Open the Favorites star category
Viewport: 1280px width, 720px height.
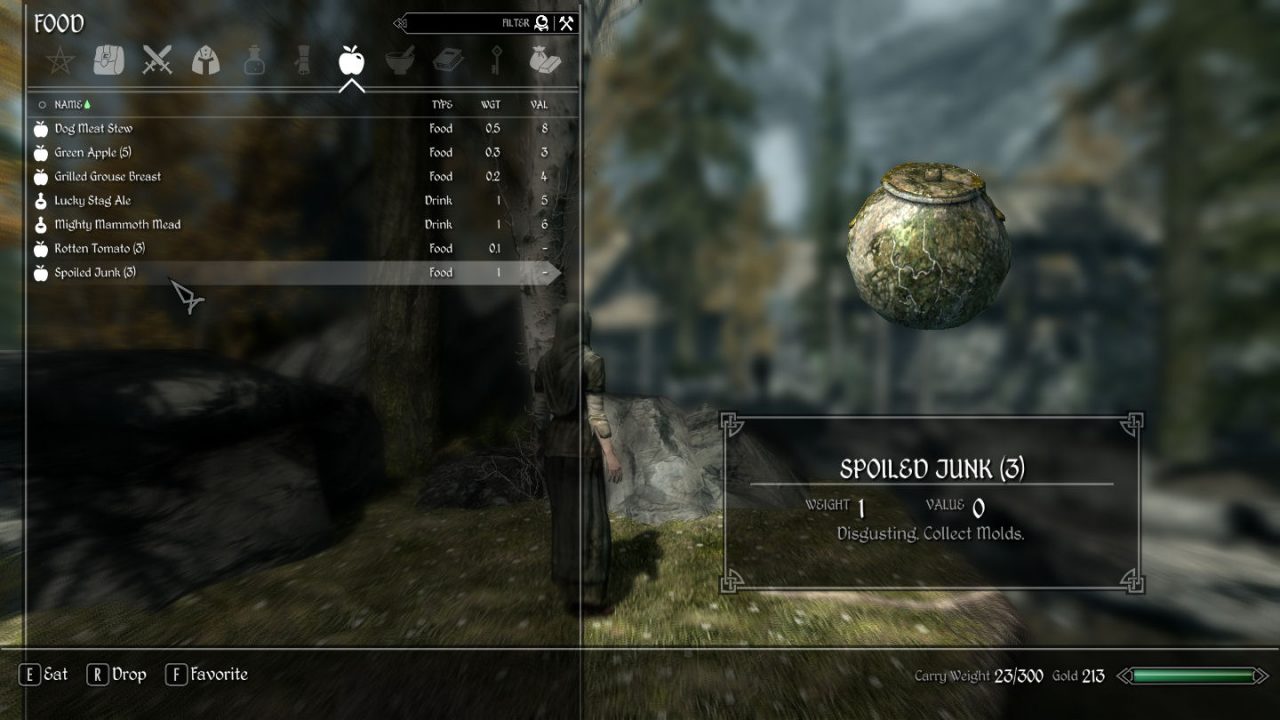[58, 58]
